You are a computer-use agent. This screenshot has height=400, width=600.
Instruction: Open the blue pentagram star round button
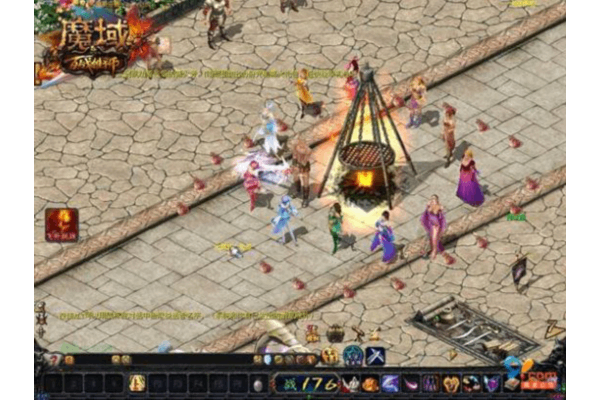pos(353,356)
